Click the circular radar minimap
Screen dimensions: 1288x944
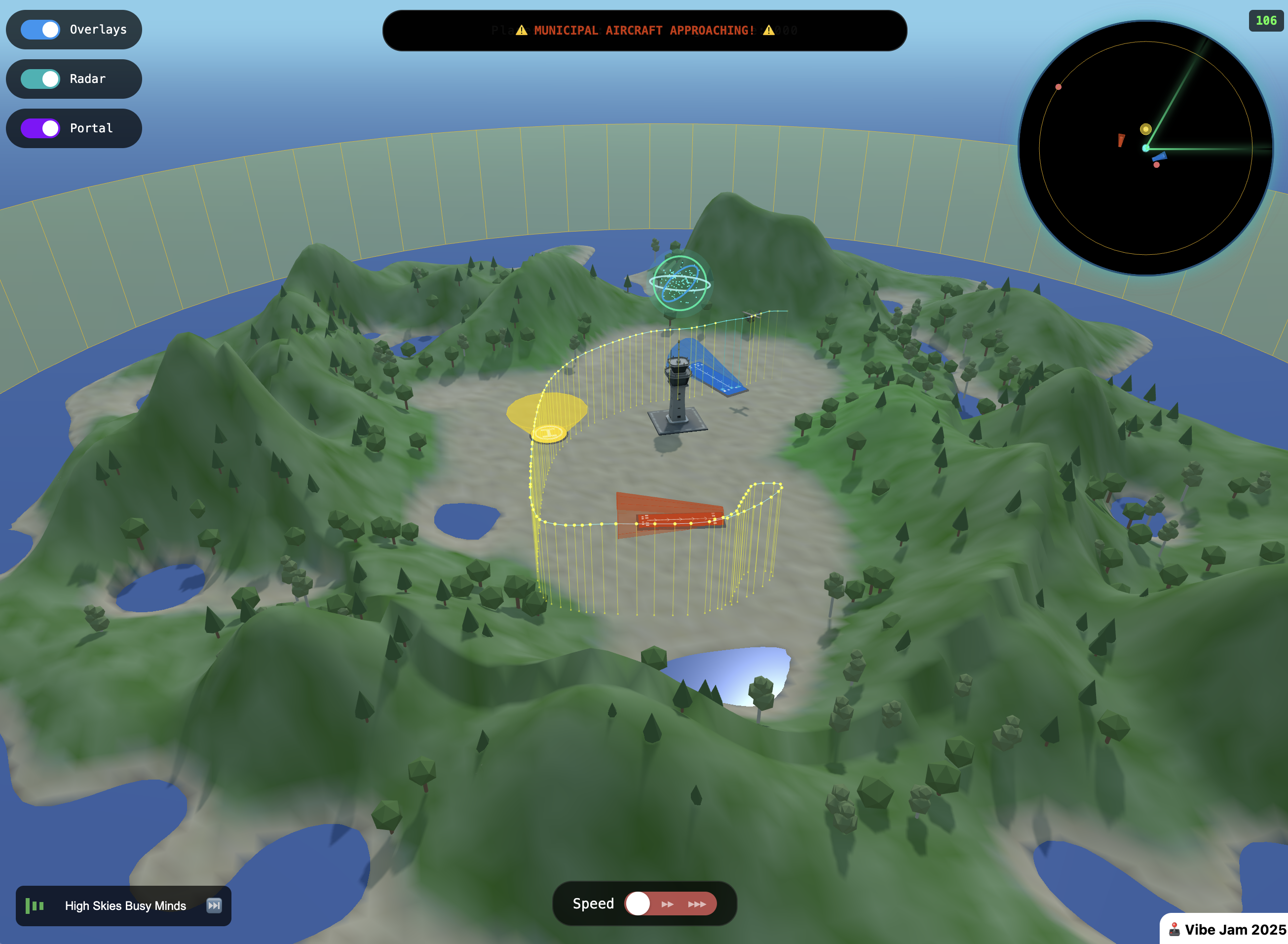point(1145,148)
